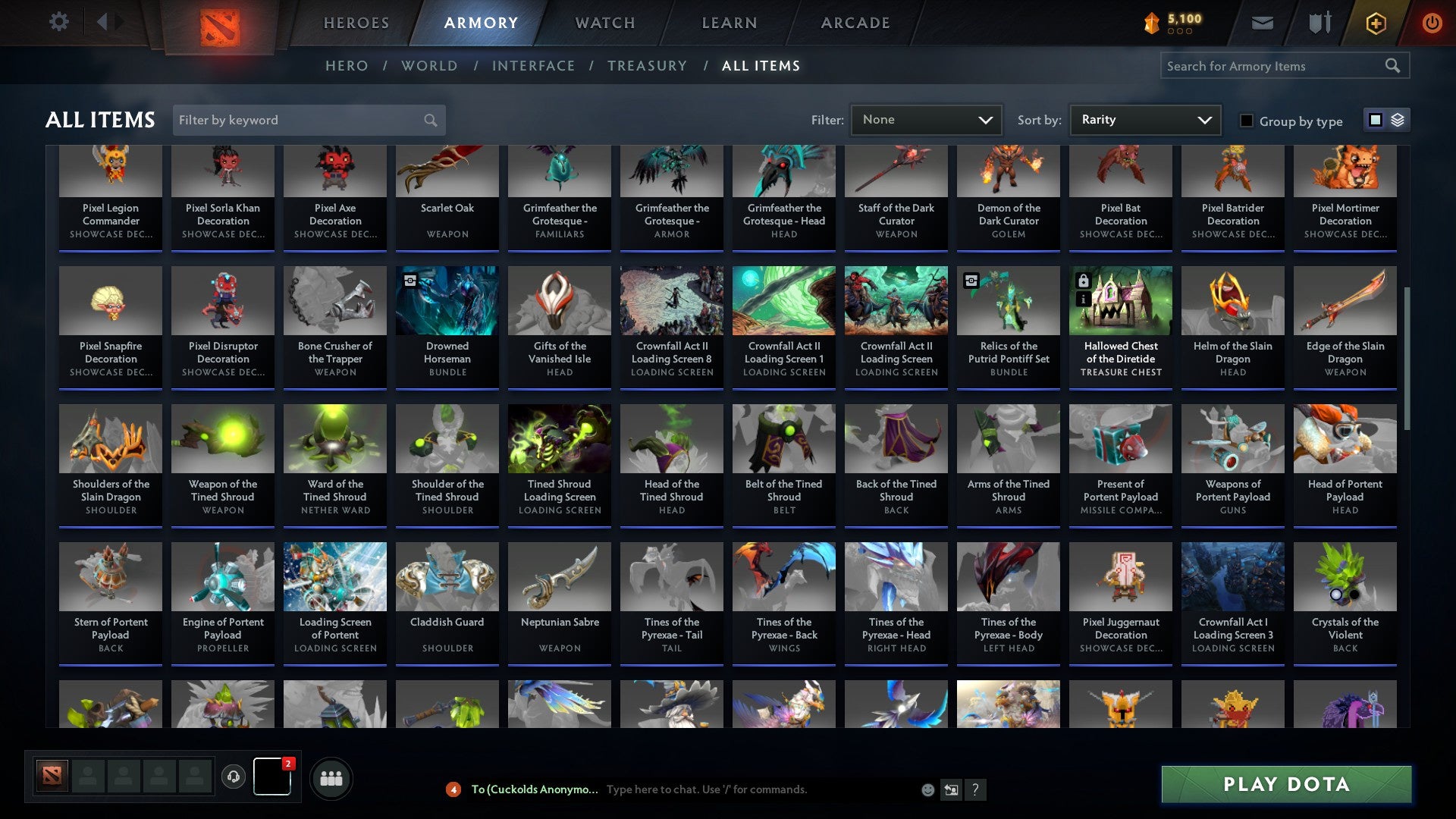Toggle voice chat headset icon
The image size is (1456, 819).
(233, 777)
